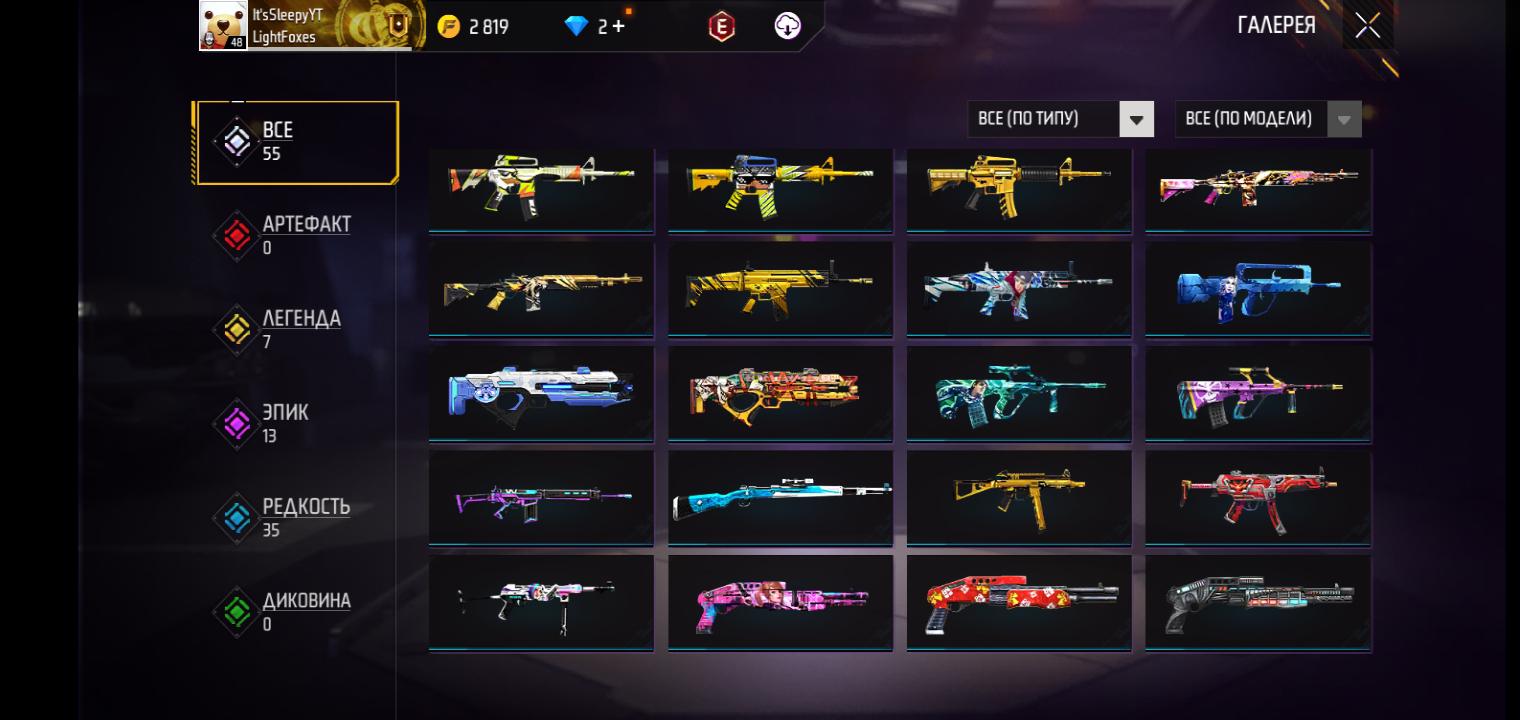1520x720 pixels.
Task: Choose the Диковина category
Action: click(296, 610)
